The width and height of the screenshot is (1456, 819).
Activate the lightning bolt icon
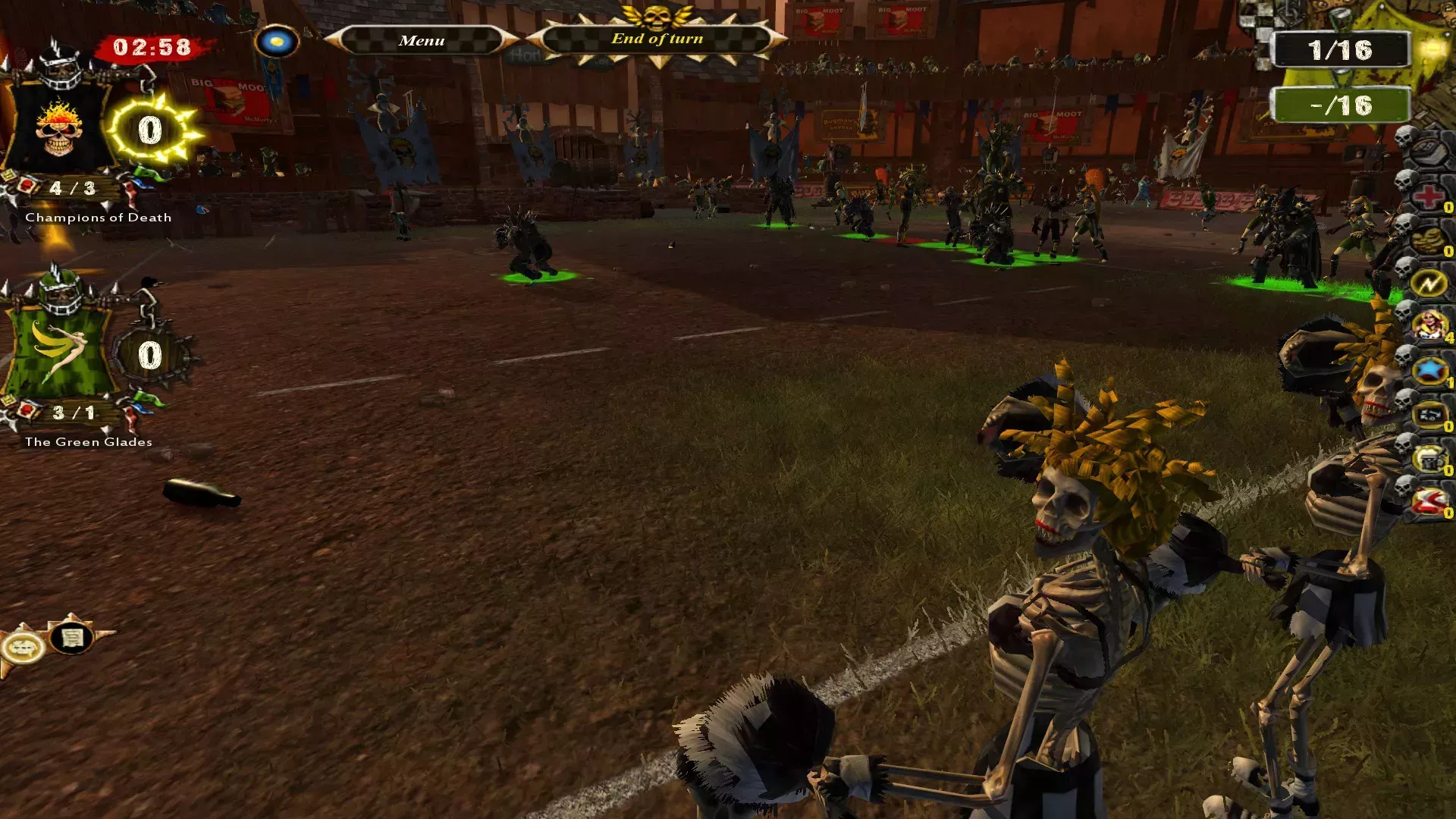[1429, 284]
